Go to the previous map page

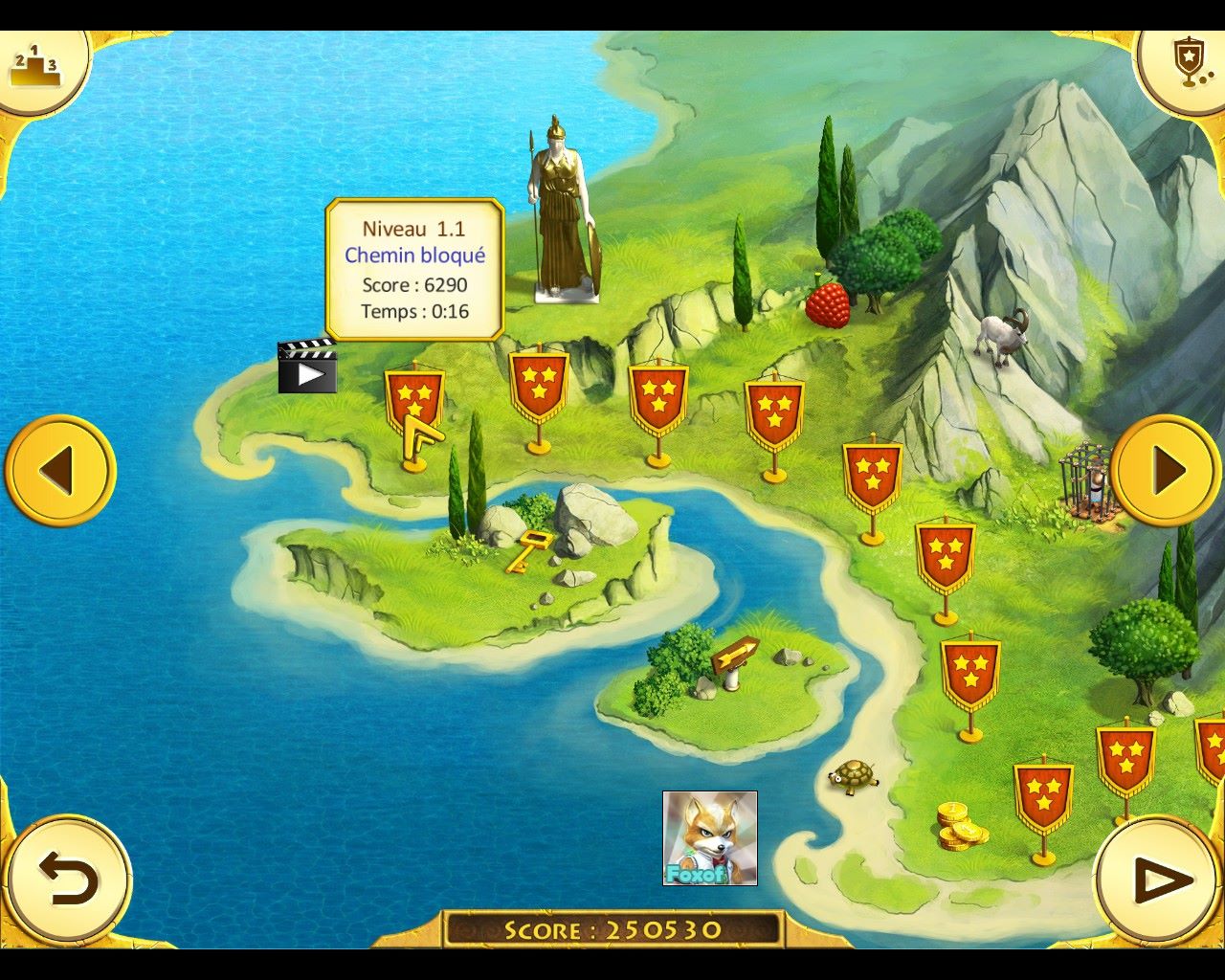60,471
